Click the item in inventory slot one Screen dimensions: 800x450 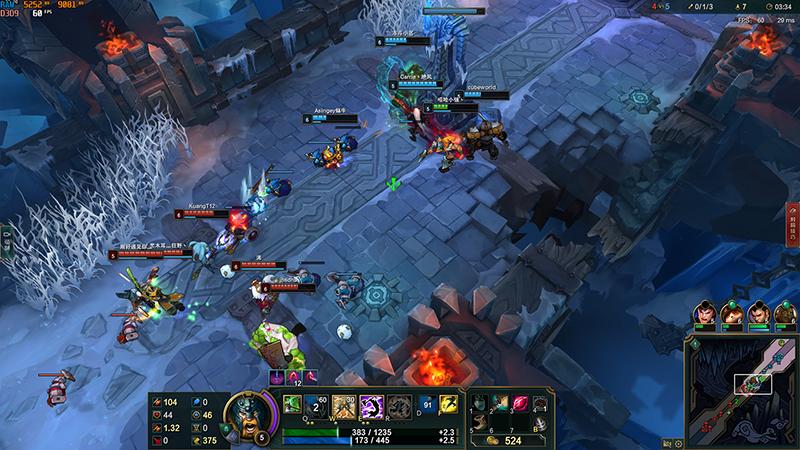point(481,403)
